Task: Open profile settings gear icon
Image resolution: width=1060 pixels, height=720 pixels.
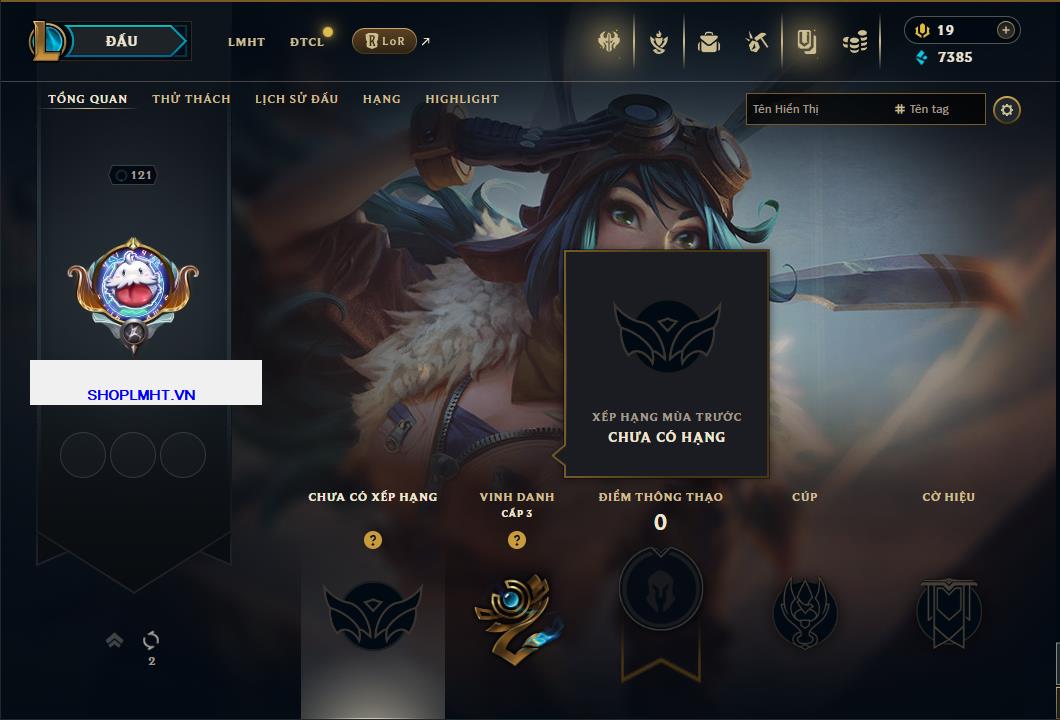Action: pyautogui.click(x=1007, y=109)
